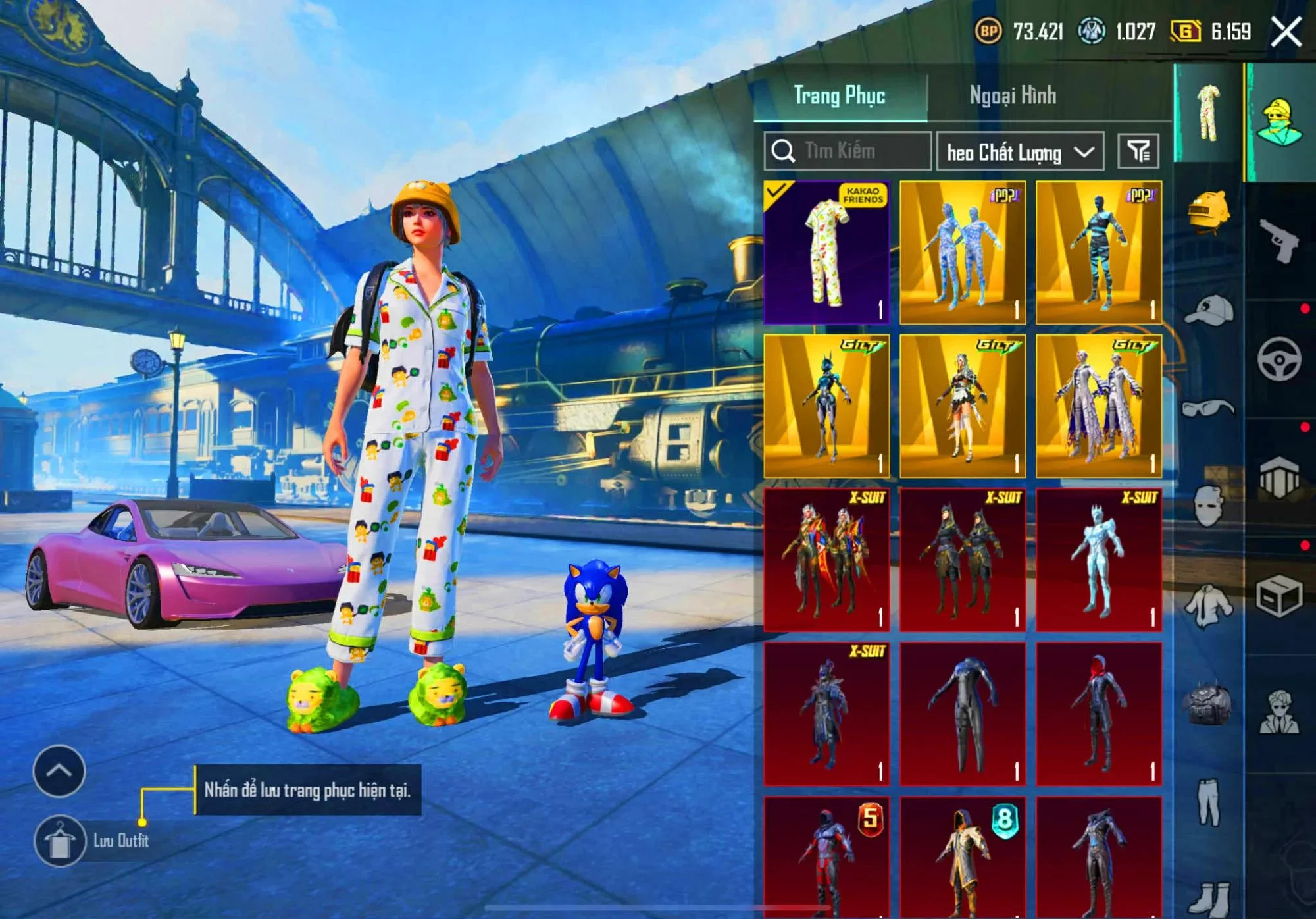Image resolution: width=1316 pixels, height=919 pixels.
Task: Open the yellow helmet category
Action: [x=1209, y=212]
